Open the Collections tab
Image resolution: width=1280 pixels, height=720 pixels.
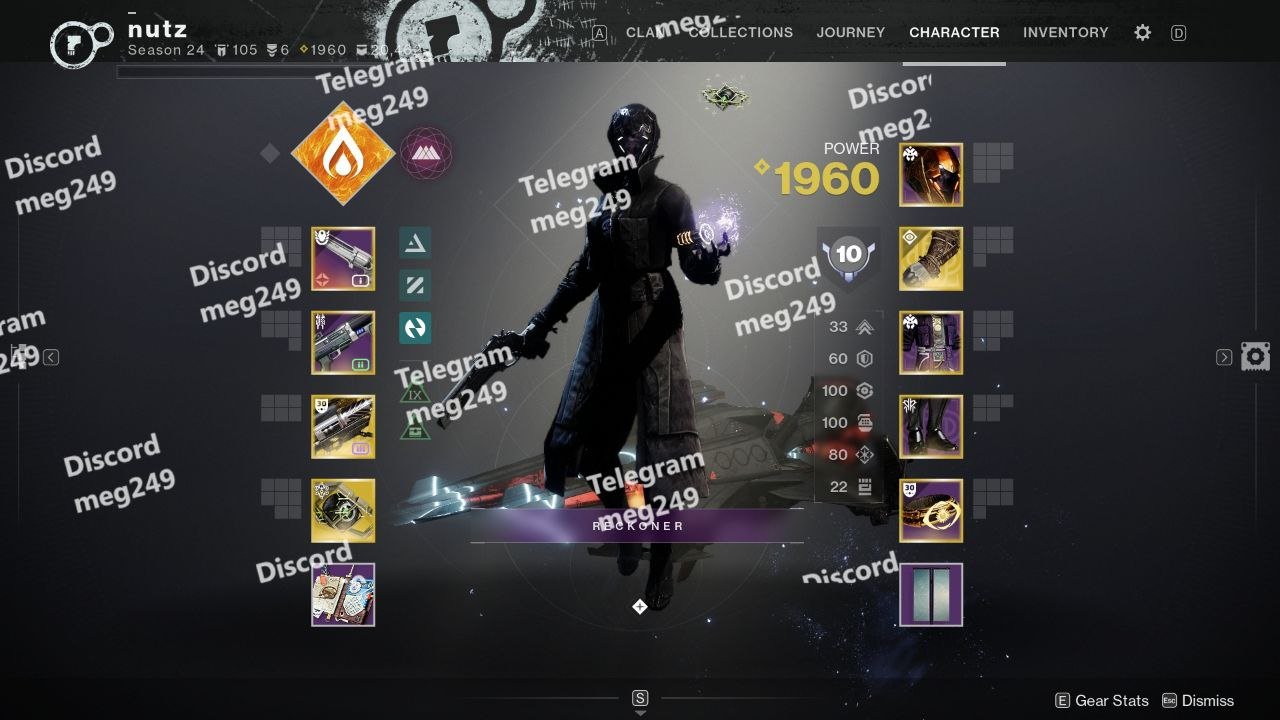coord(741,32)
